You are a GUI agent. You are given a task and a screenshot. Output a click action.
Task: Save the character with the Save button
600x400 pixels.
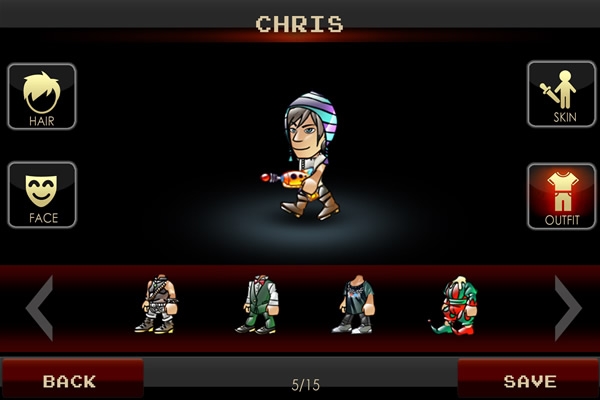tap(529, 380)
